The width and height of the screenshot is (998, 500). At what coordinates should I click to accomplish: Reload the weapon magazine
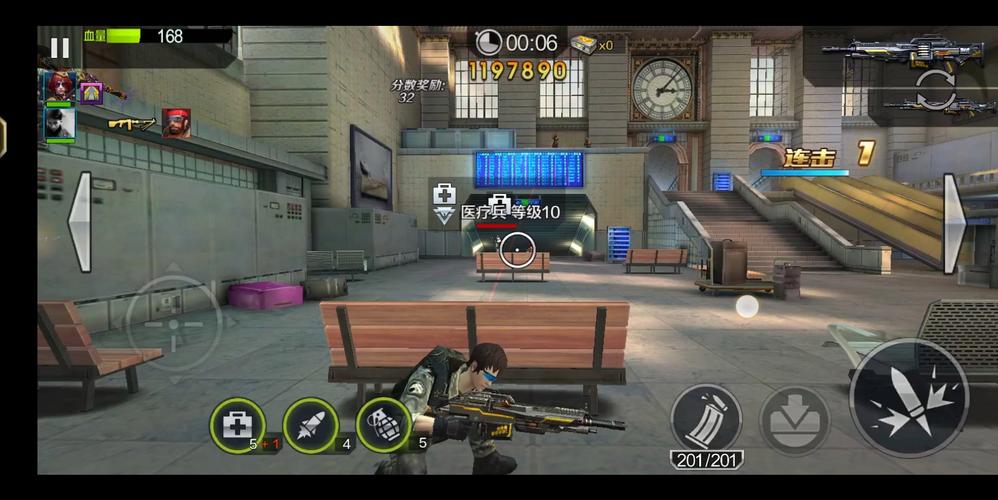pos(706,418)
